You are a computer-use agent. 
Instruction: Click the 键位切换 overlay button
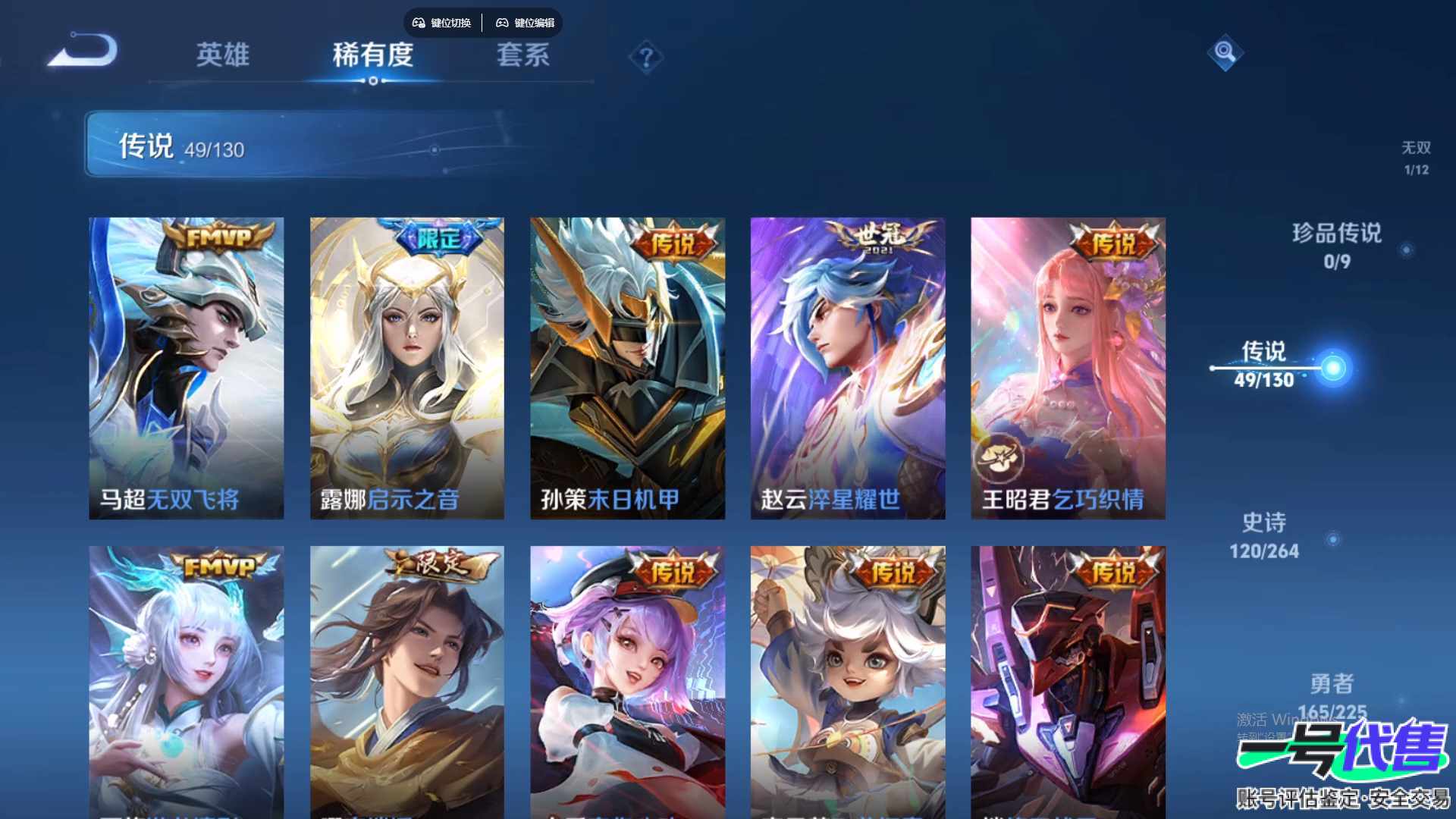(x=442, y=23)
